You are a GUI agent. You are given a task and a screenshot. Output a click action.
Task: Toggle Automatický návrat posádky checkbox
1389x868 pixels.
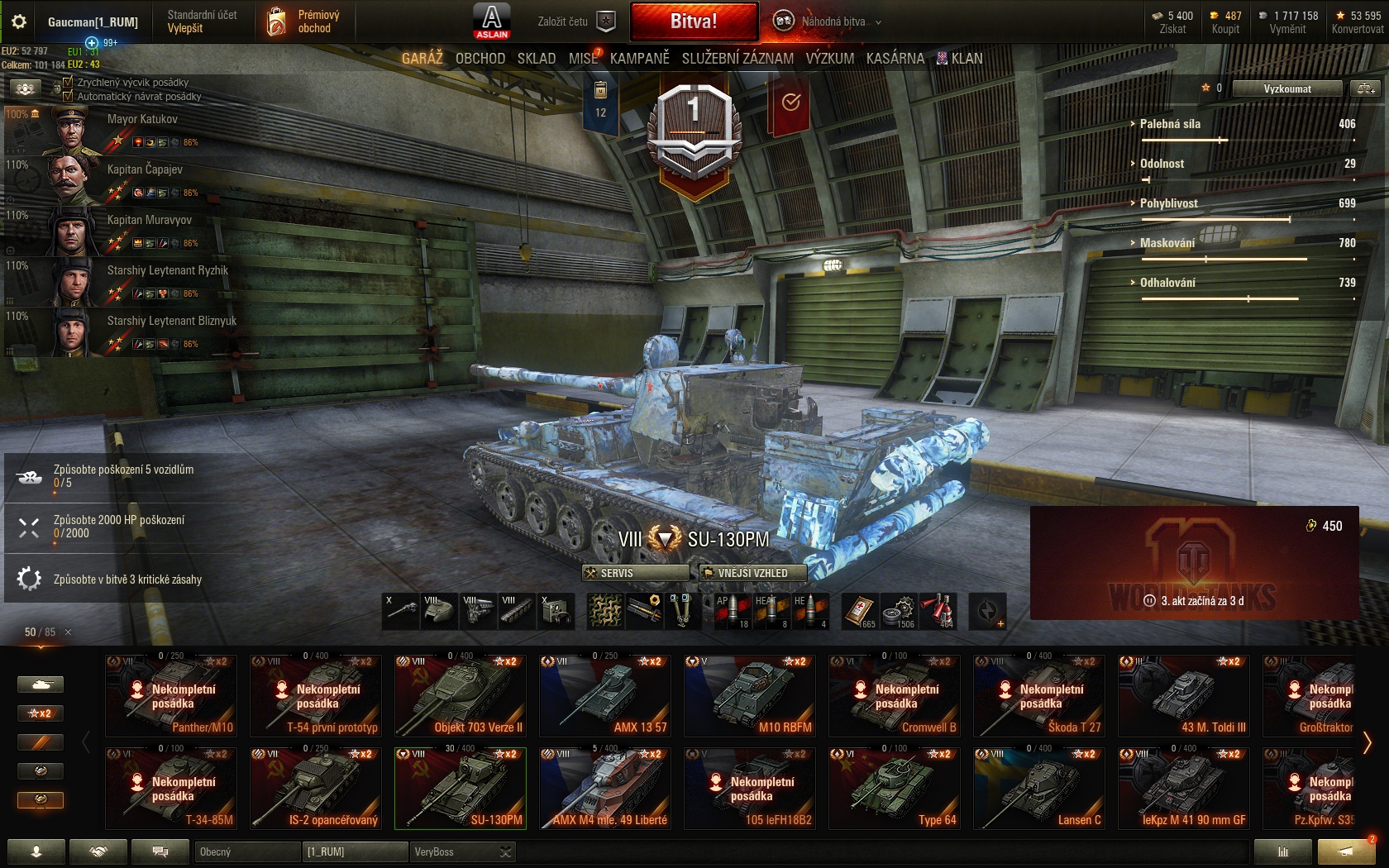(x=69, y=97)
